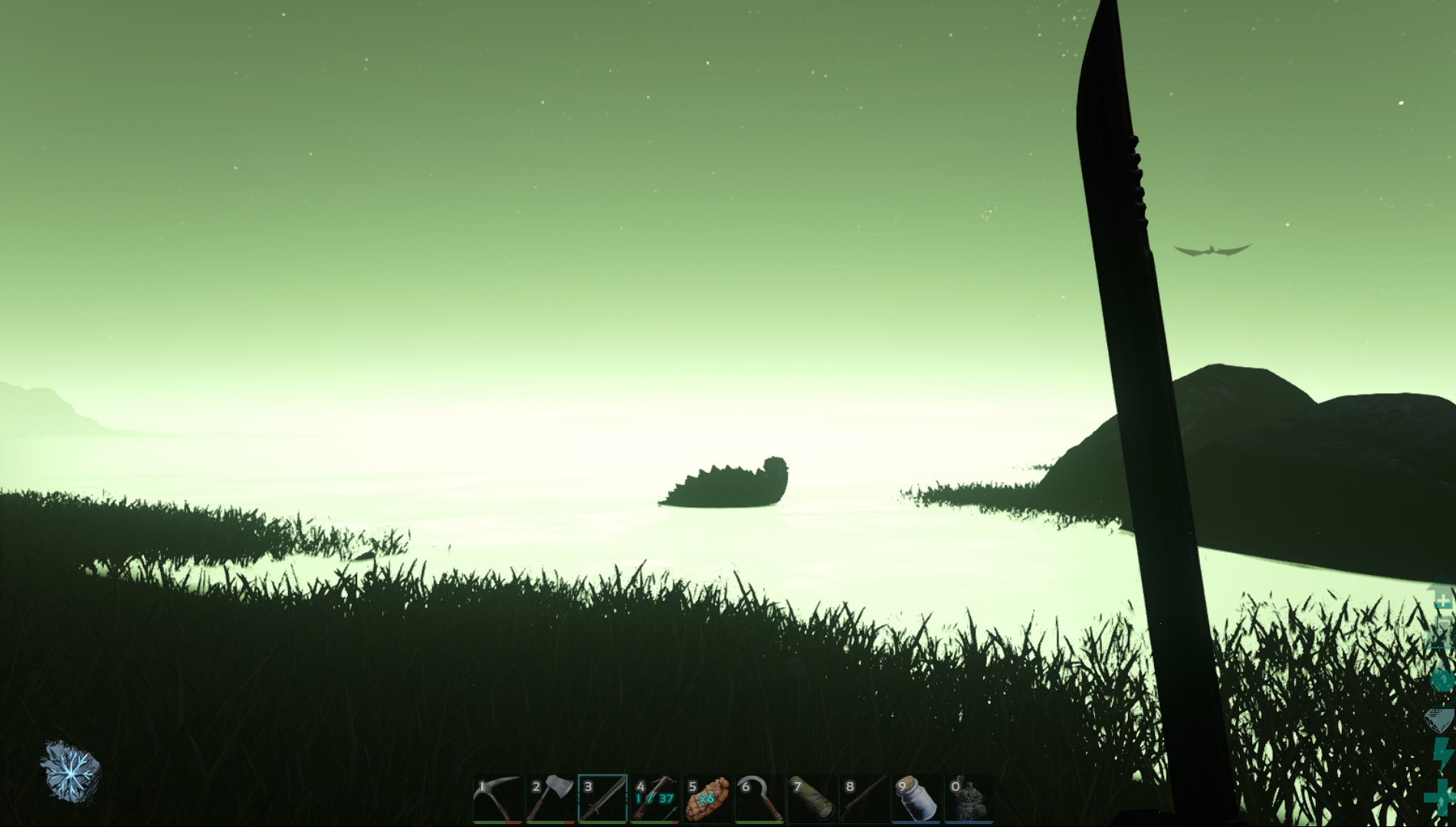
Task: Click the snowflake cold status icon
Action: point(71,773)
